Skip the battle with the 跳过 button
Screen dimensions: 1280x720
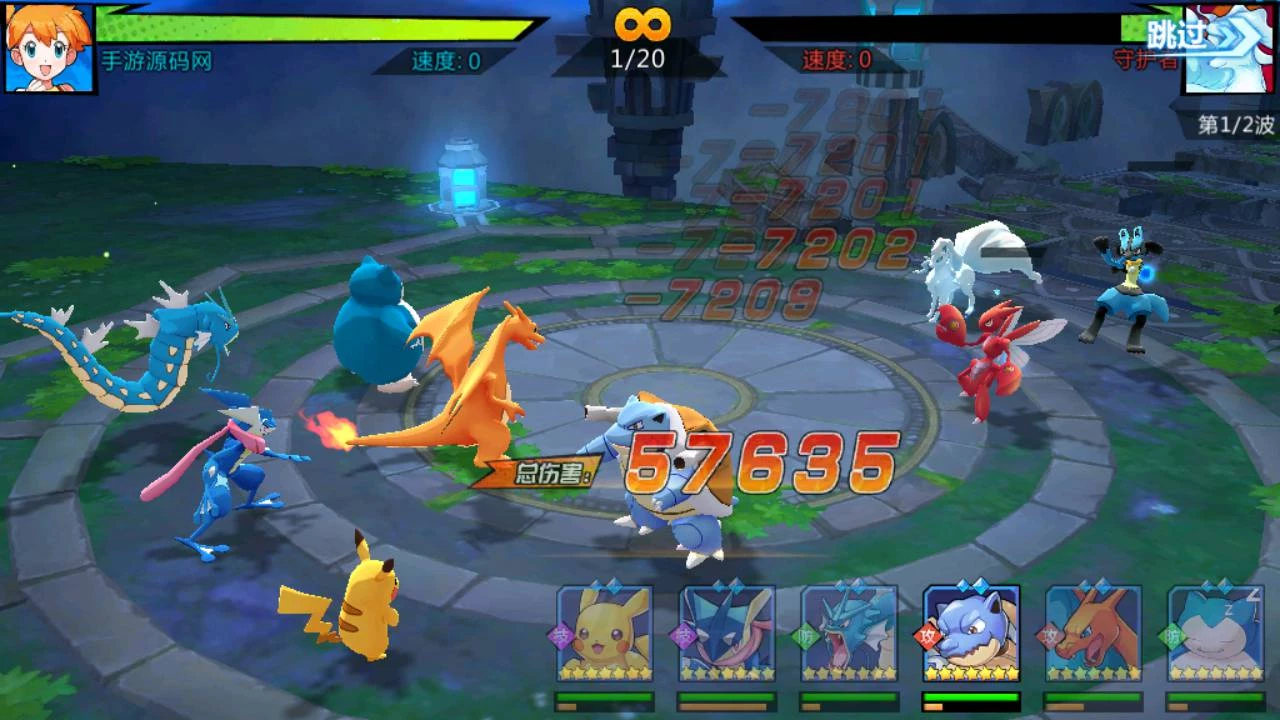tap(1176, 35)
